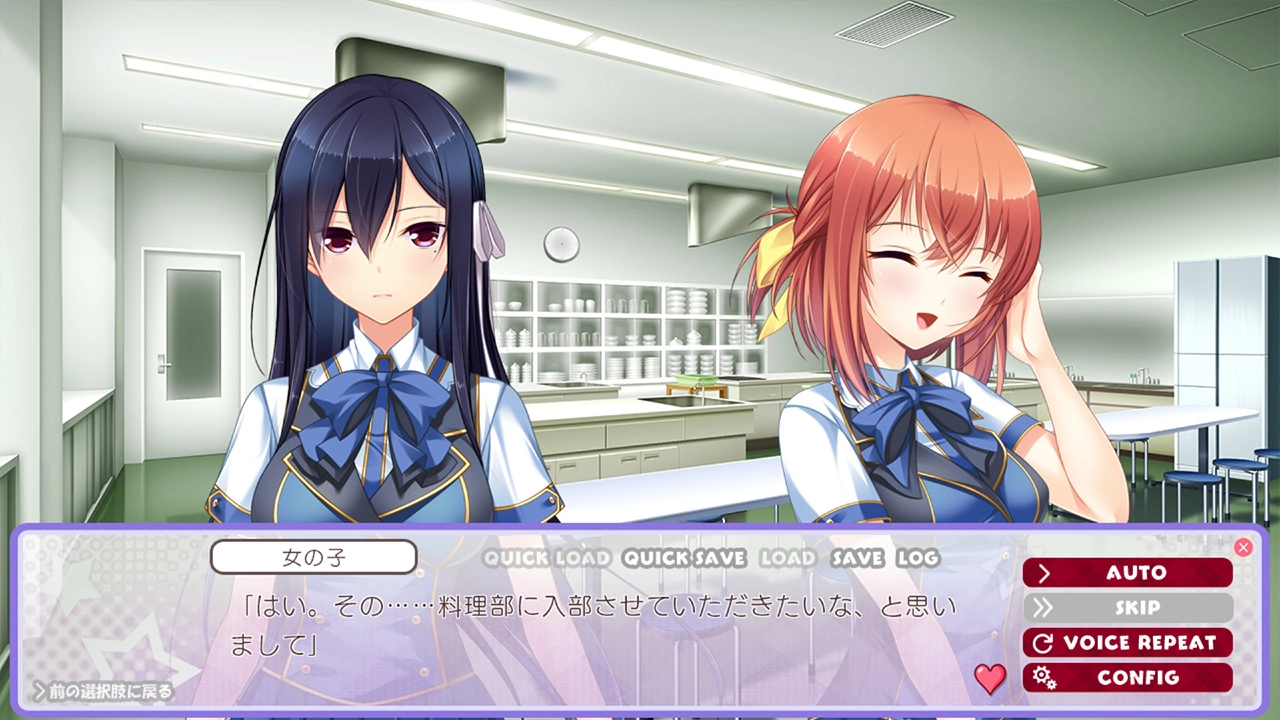This screenshot has height=720, width=1280.
Task: Open the SAVE menu
Action: click(857, 558)
